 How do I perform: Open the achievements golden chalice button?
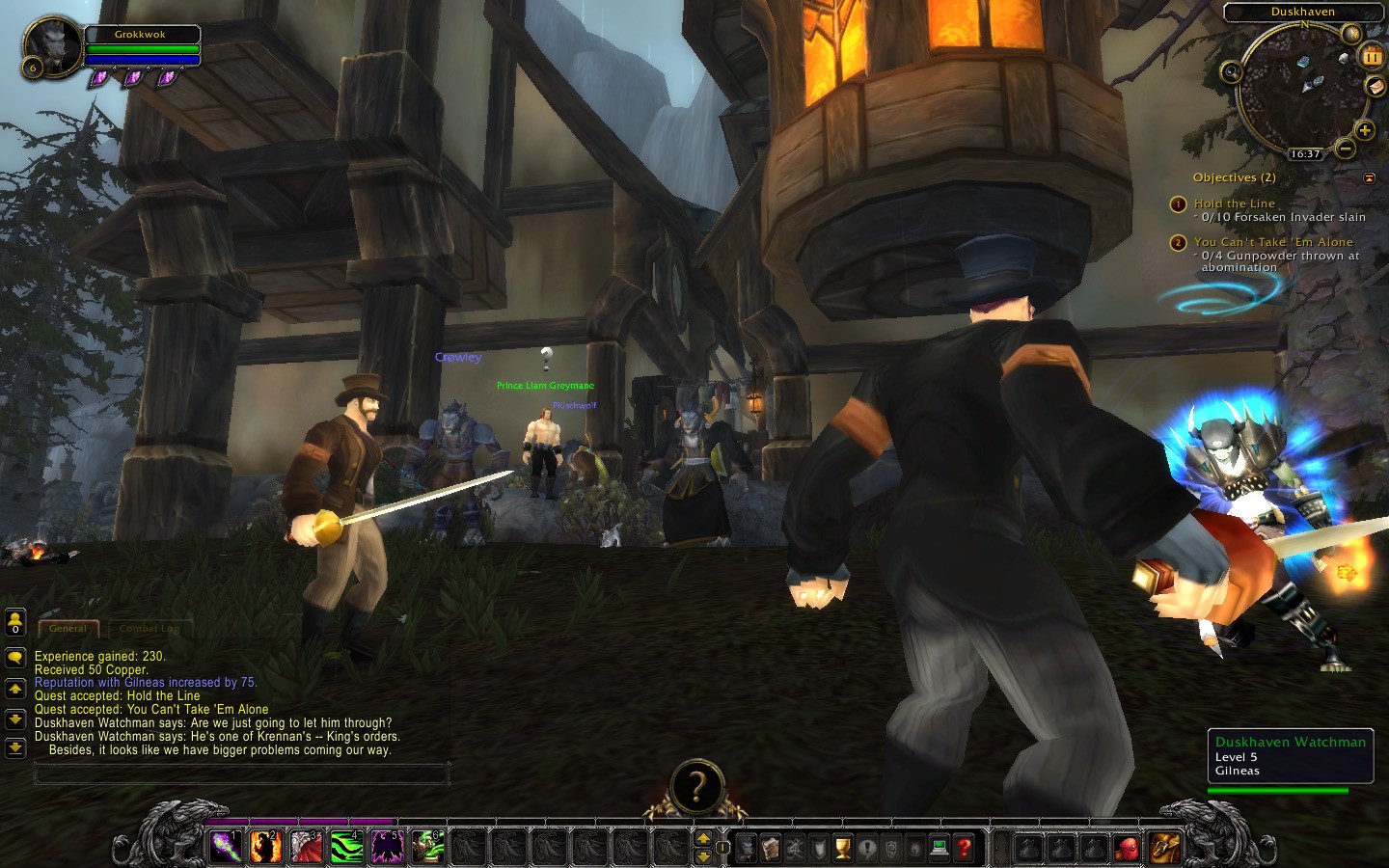843,848
